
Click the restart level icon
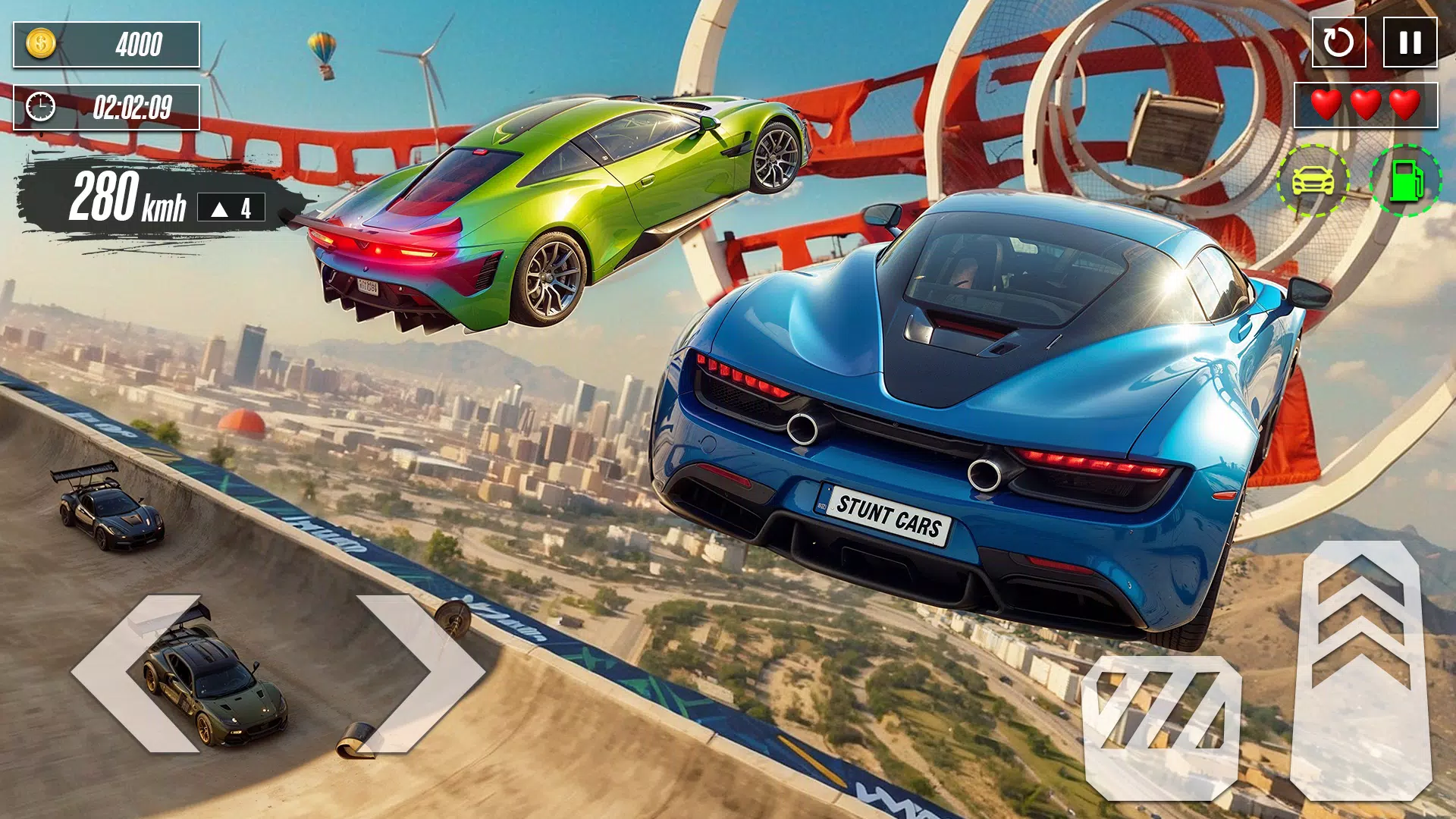tap(1339, 43)
